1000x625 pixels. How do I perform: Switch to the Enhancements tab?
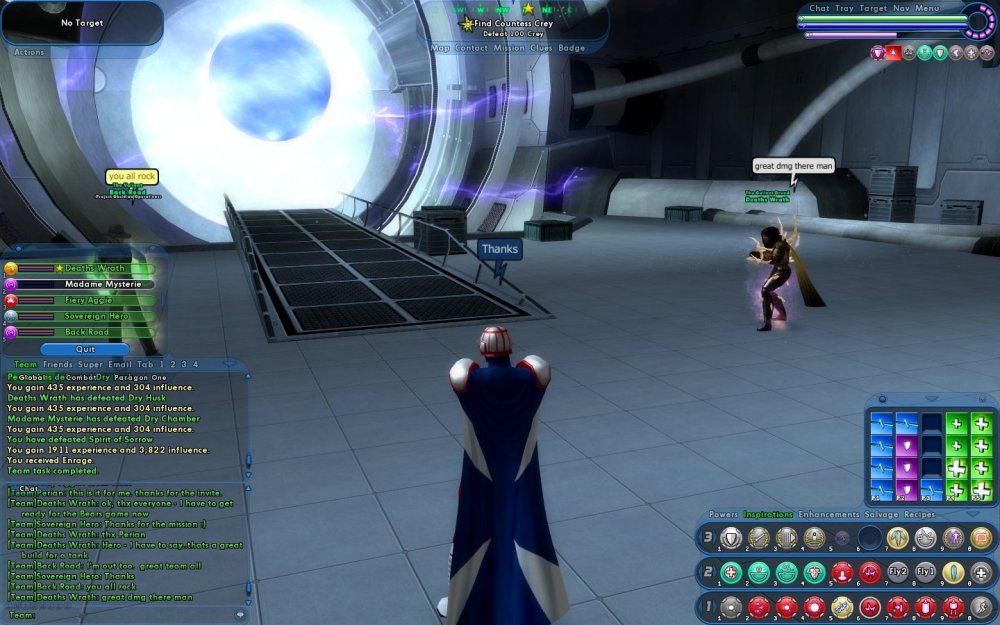830,515
